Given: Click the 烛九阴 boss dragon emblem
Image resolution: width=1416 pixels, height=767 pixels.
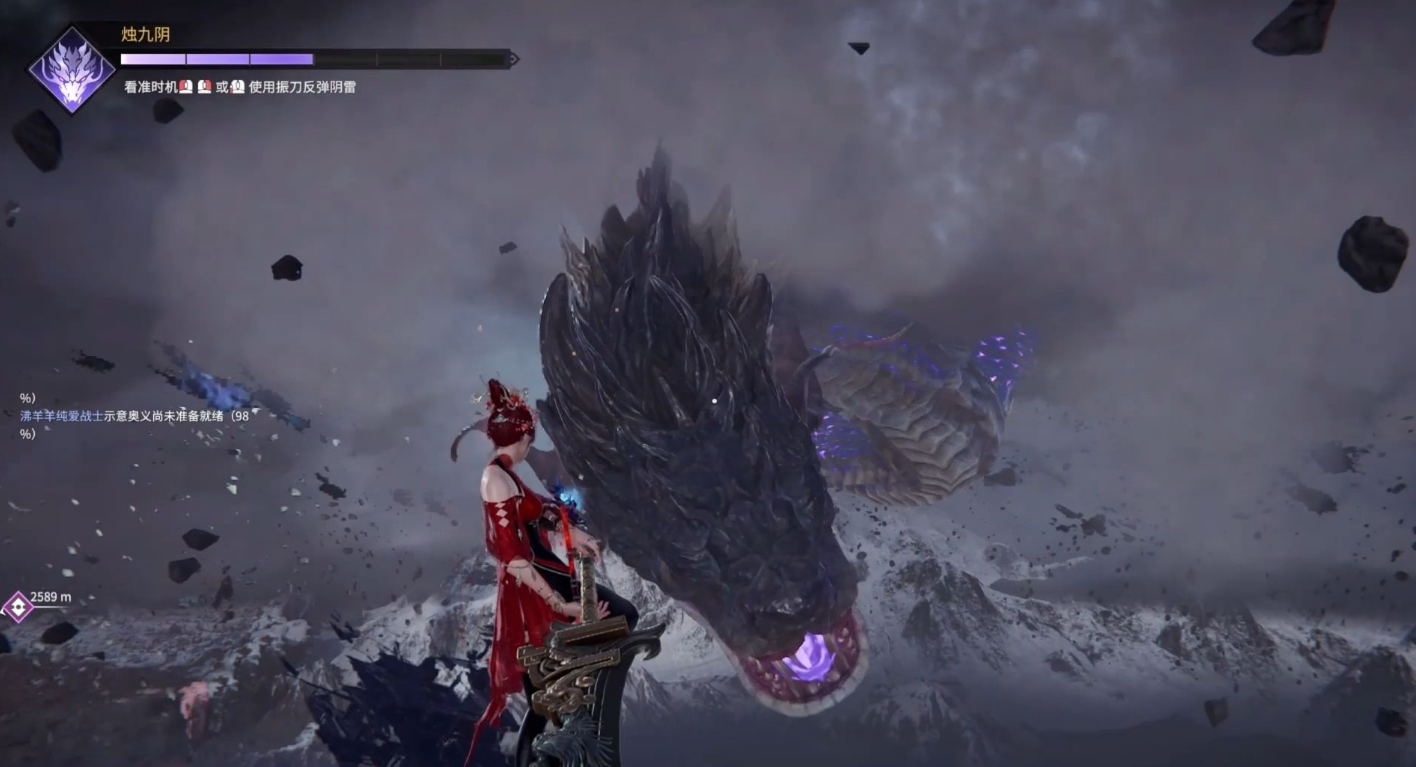Looking at the screenshot, I should (71, 70).
